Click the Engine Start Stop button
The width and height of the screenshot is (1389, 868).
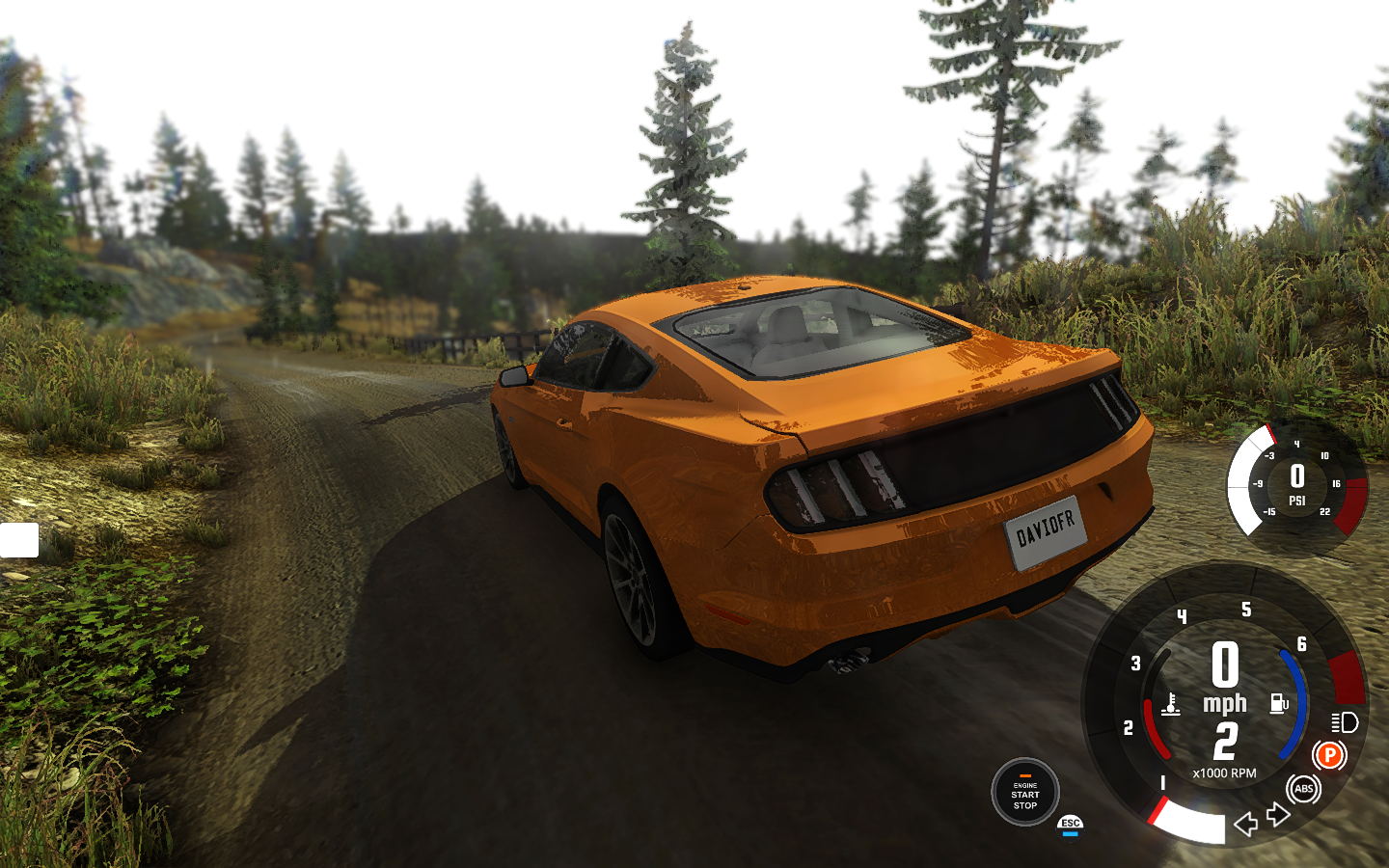pyautogui.click(x=1024, y=793)
